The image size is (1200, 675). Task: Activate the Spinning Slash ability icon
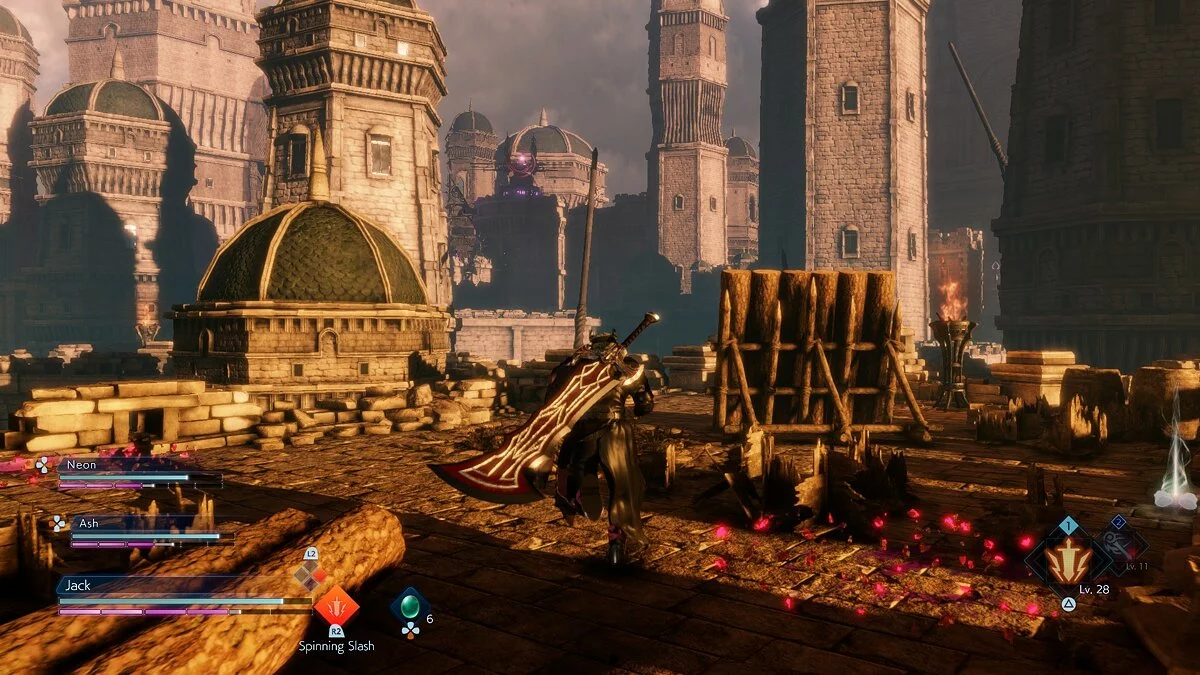point(336,606)
